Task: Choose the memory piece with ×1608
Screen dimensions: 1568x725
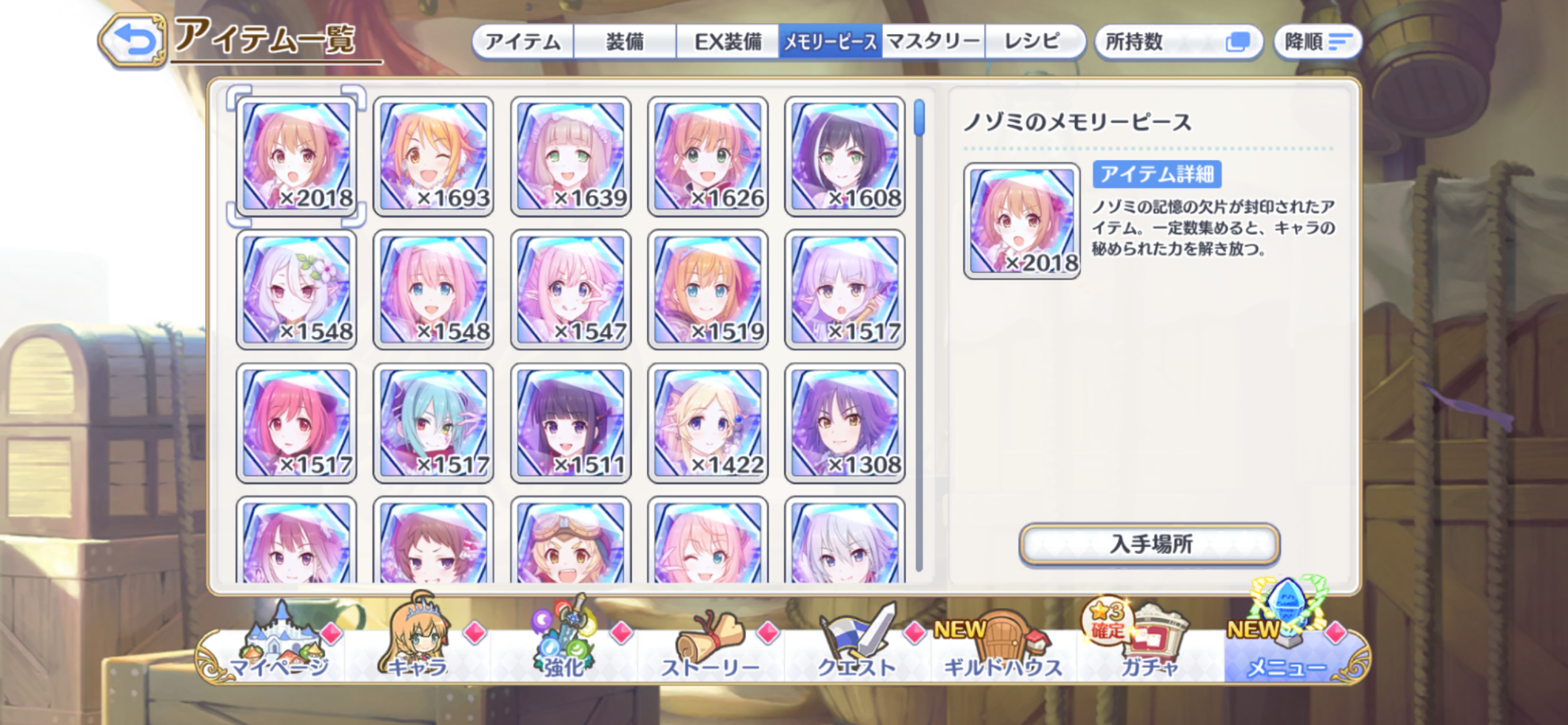Action: 845,156
